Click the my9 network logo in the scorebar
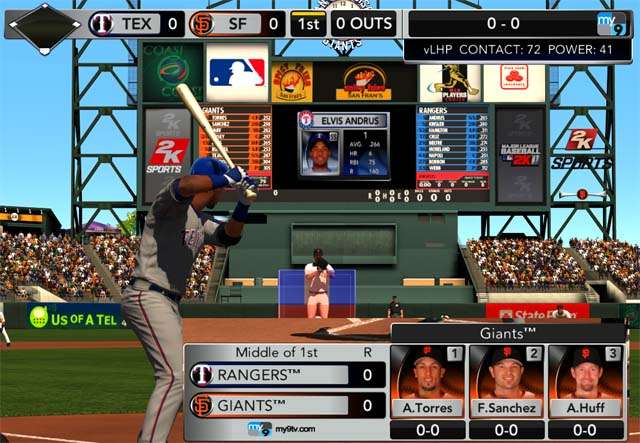 tap(611, 24)
